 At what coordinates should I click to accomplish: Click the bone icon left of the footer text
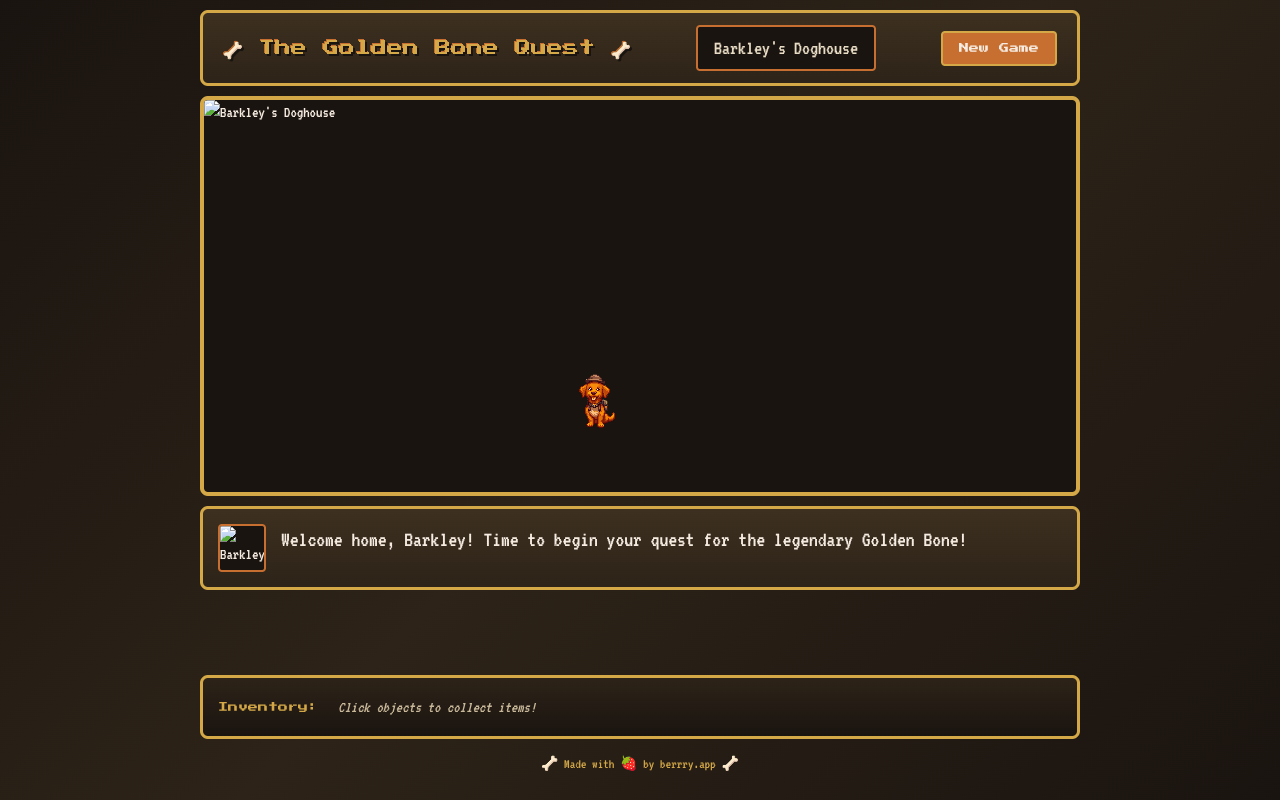(548, 763)
